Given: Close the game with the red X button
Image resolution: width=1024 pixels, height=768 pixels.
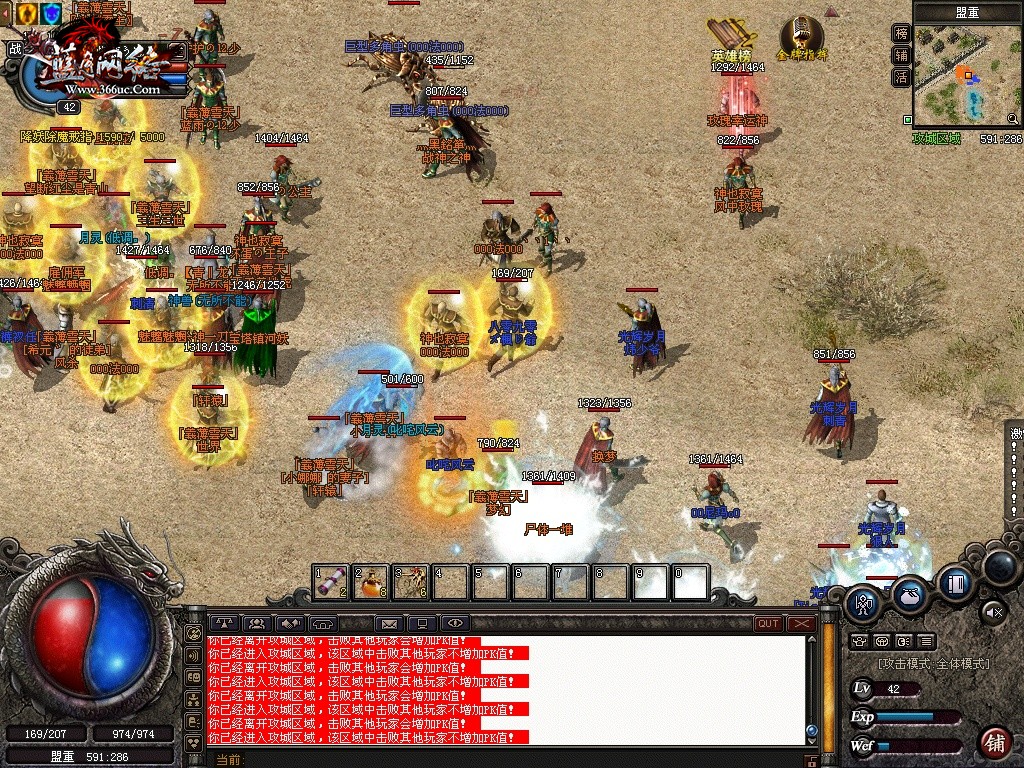Looking at the screenshot, I should click(x=801, y=624).
